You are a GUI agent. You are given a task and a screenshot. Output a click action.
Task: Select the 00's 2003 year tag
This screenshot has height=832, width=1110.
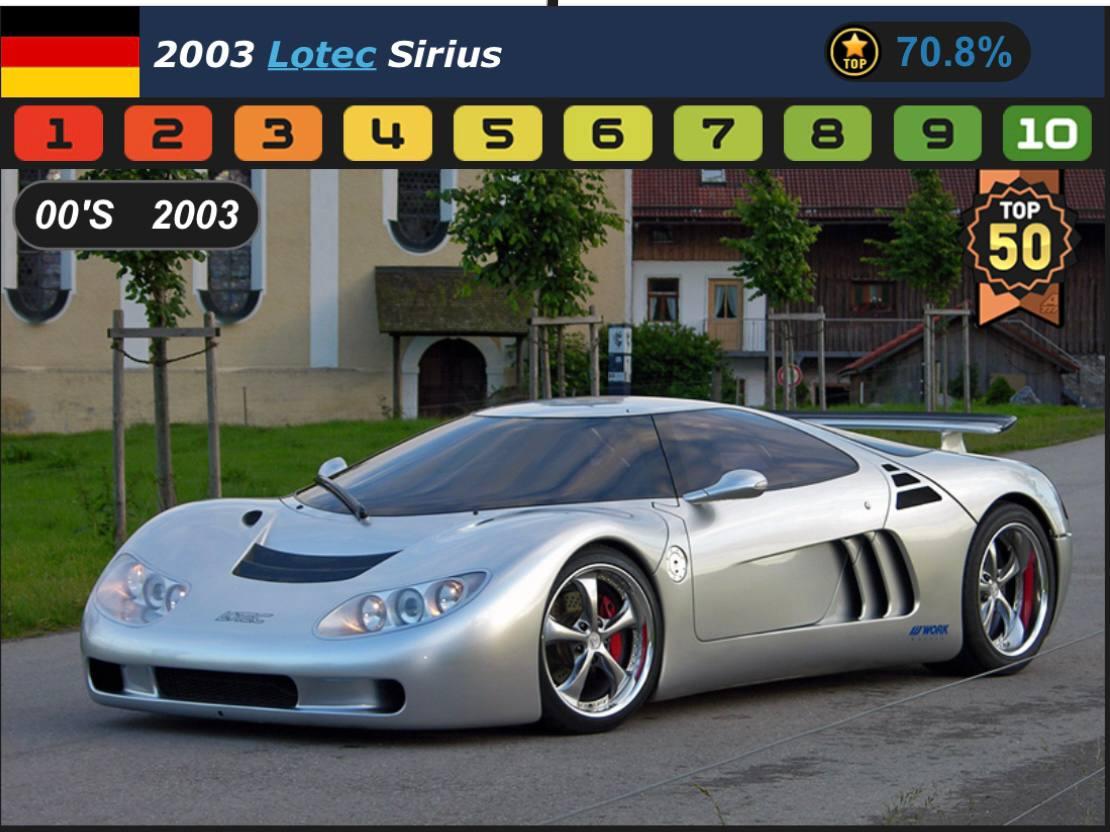136,215
